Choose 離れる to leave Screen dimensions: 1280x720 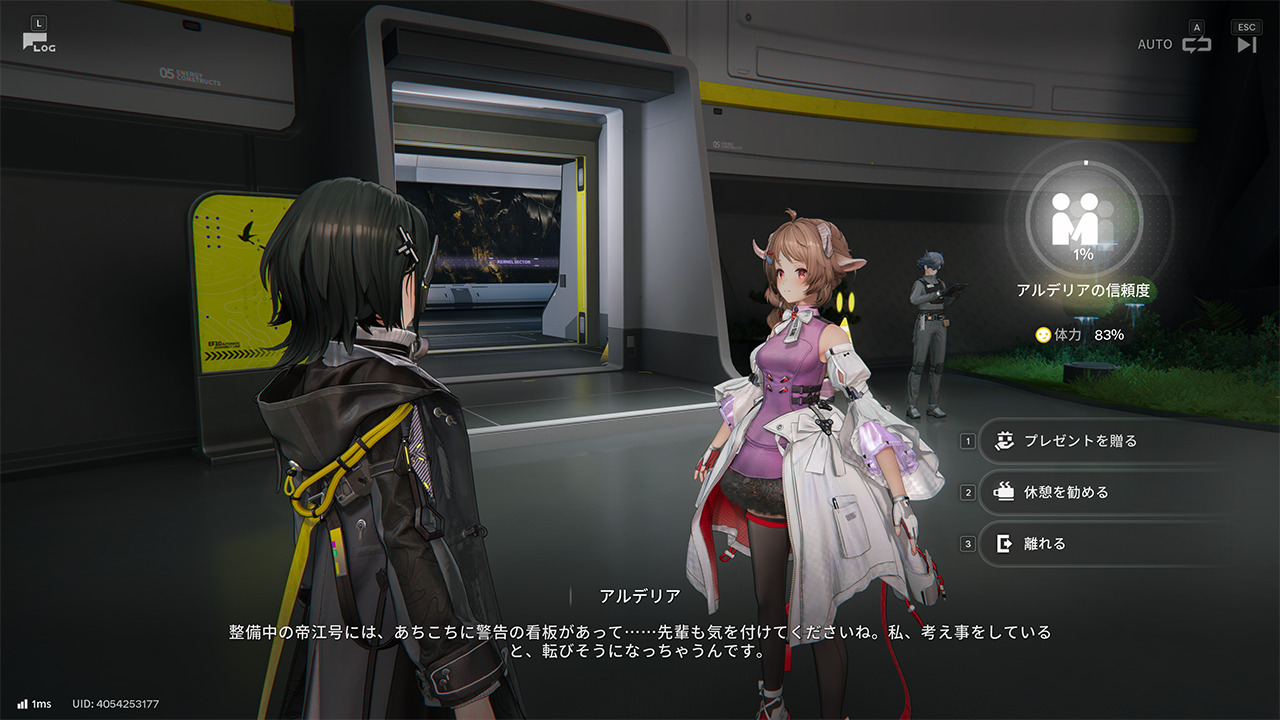point(1044,544)
